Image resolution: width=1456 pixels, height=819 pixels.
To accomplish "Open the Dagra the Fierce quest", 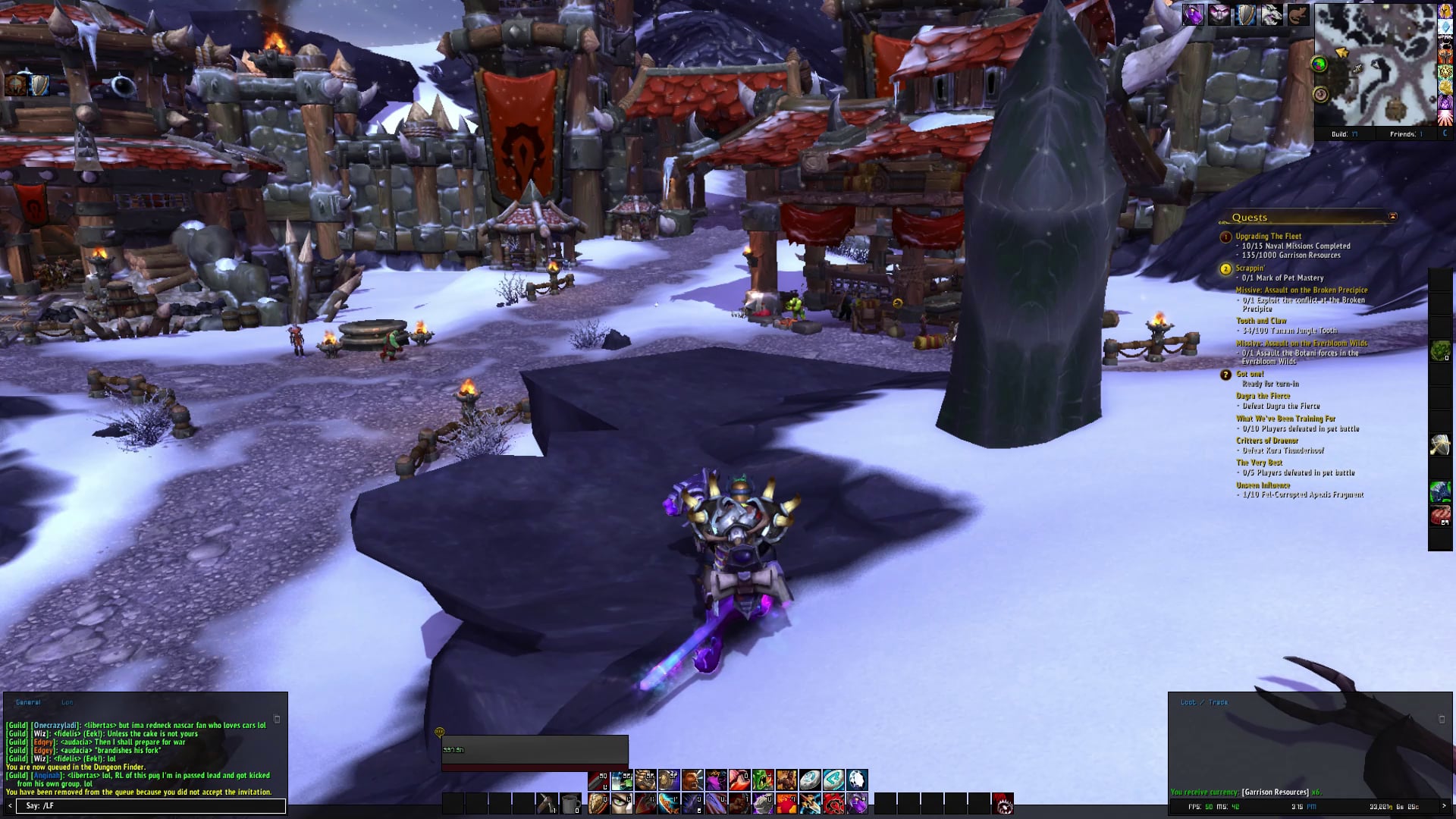I will tap(1263, 396).
